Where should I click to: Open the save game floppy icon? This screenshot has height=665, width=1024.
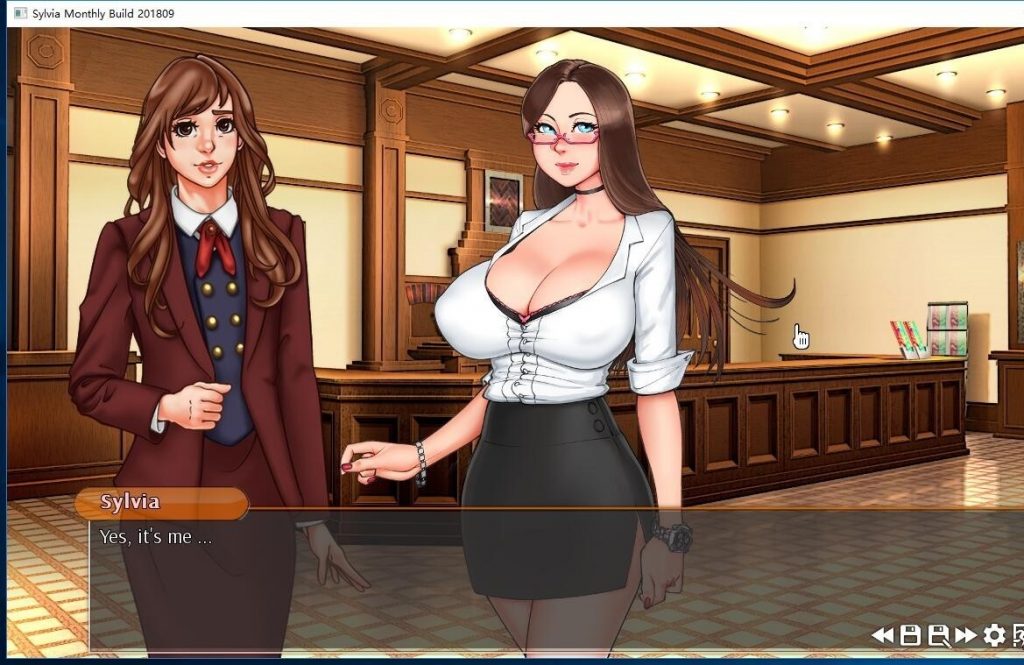[910, 635]
